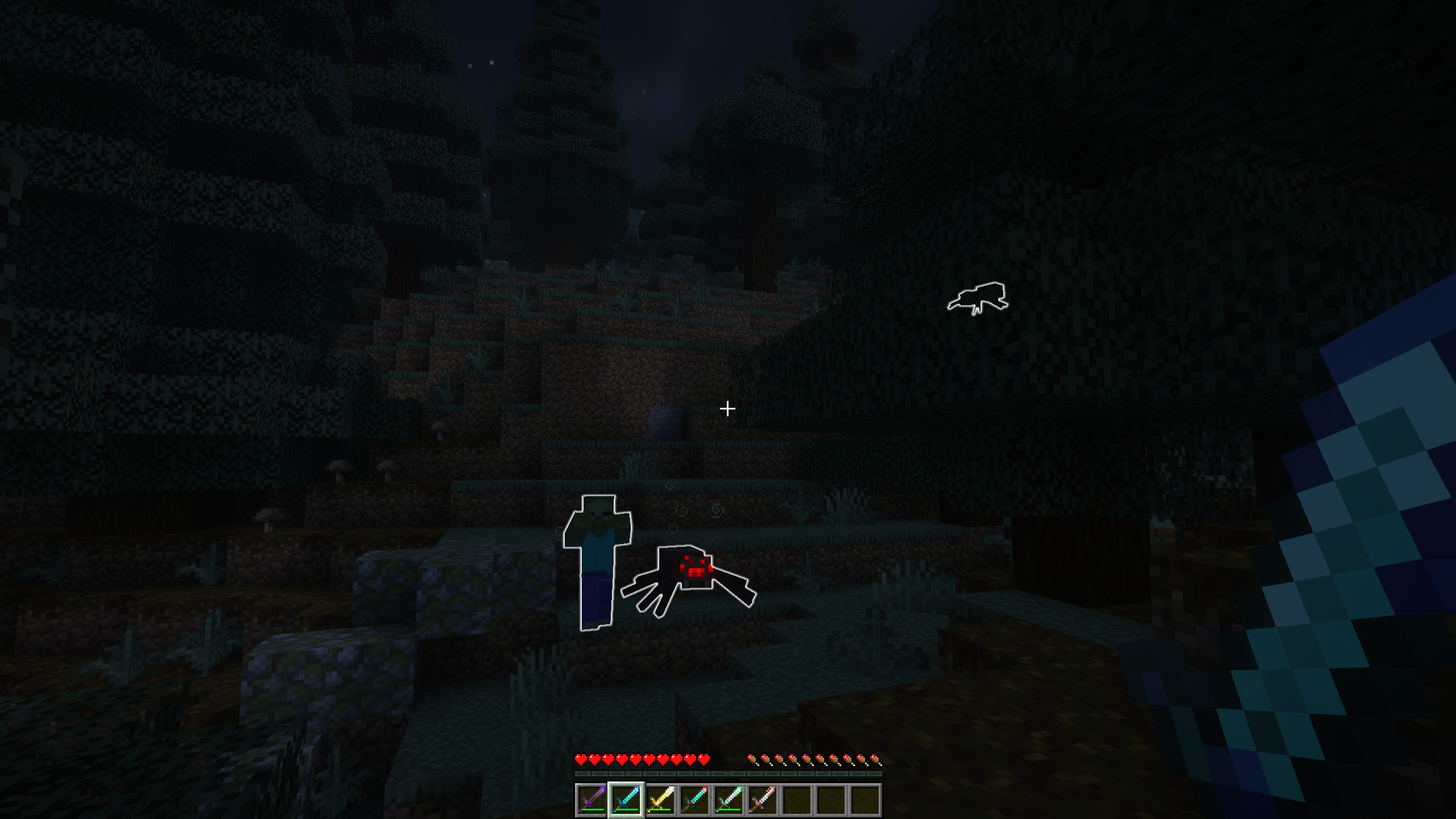Click the leftmost heart in the health bar
Screen dimensions: 1456x819
581,760
